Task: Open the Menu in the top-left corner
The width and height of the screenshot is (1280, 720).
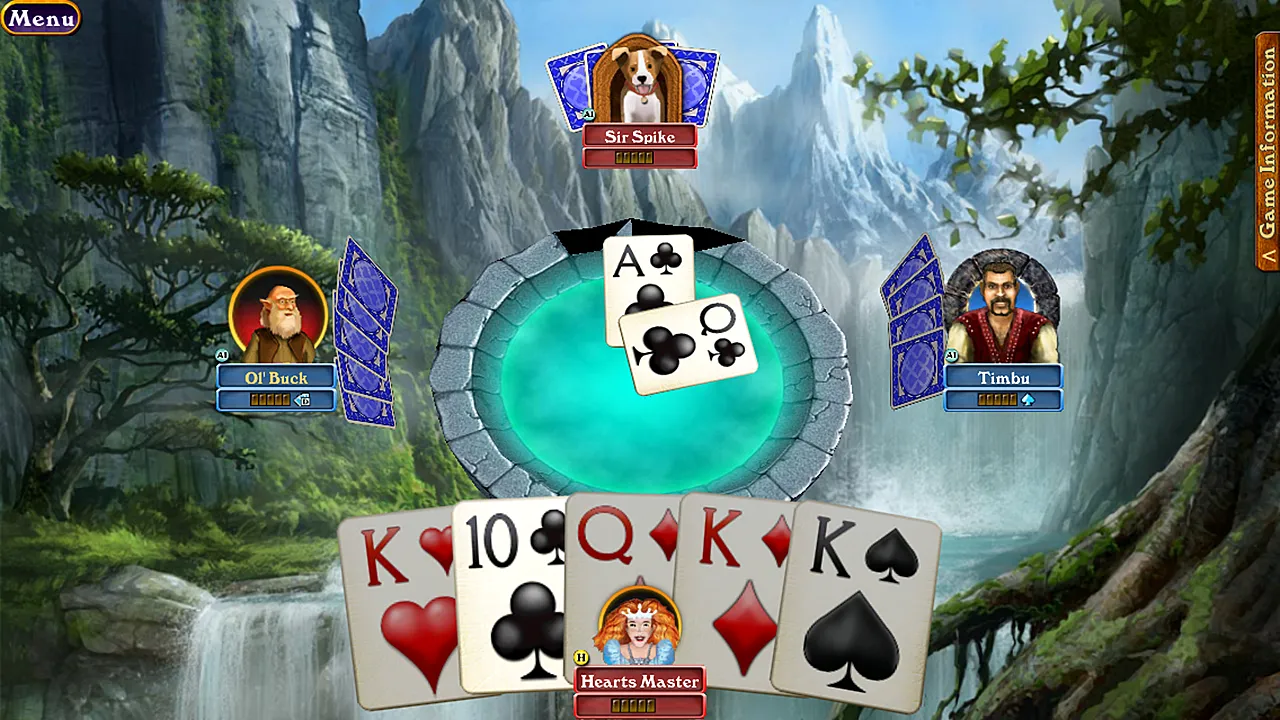Action: (x=40, y=17)
